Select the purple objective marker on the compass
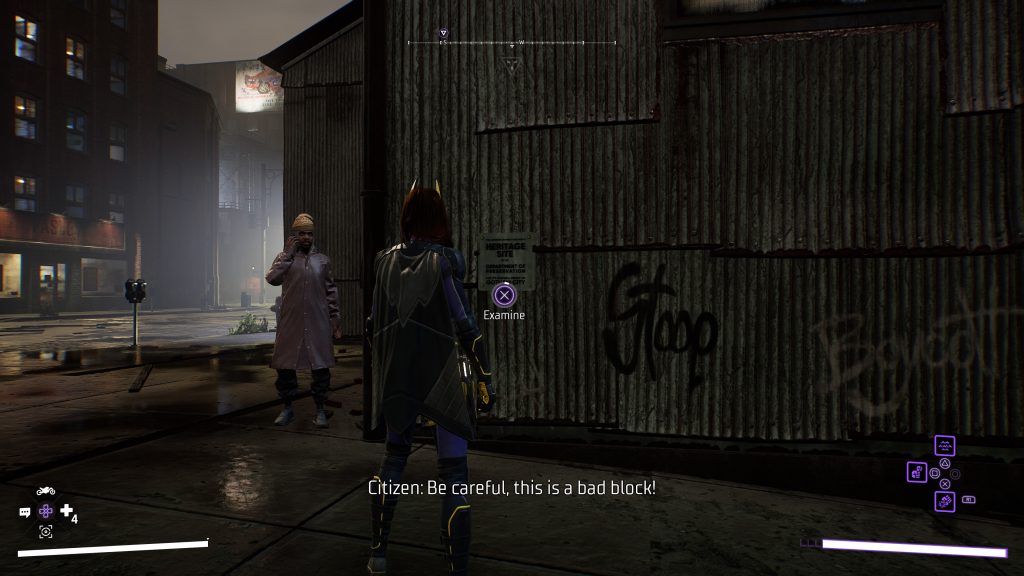This screenshot has width=1024, height=576. [x=444, y=34]
